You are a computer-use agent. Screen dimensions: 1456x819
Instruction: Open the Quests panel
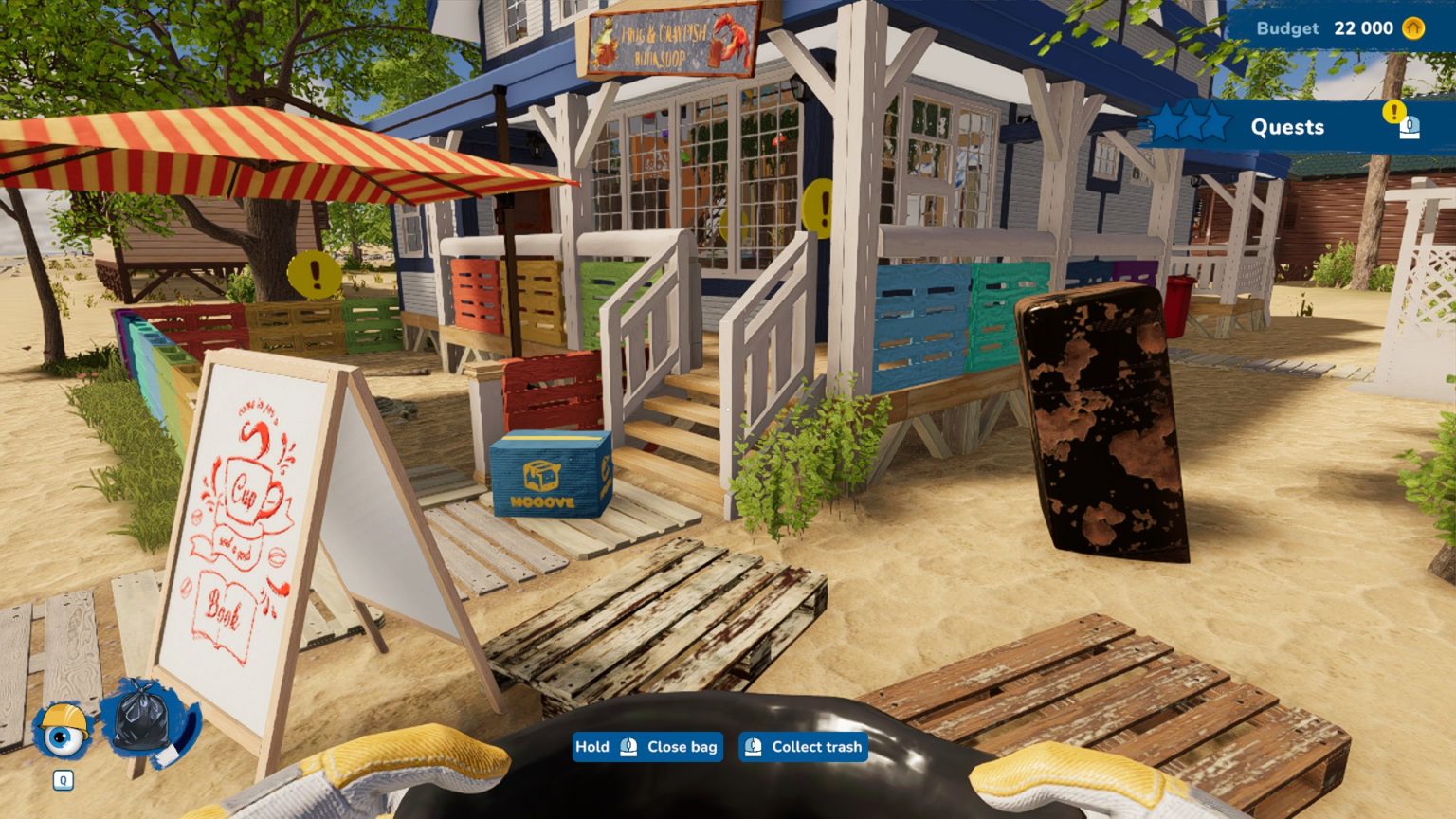pos(1286,127)
